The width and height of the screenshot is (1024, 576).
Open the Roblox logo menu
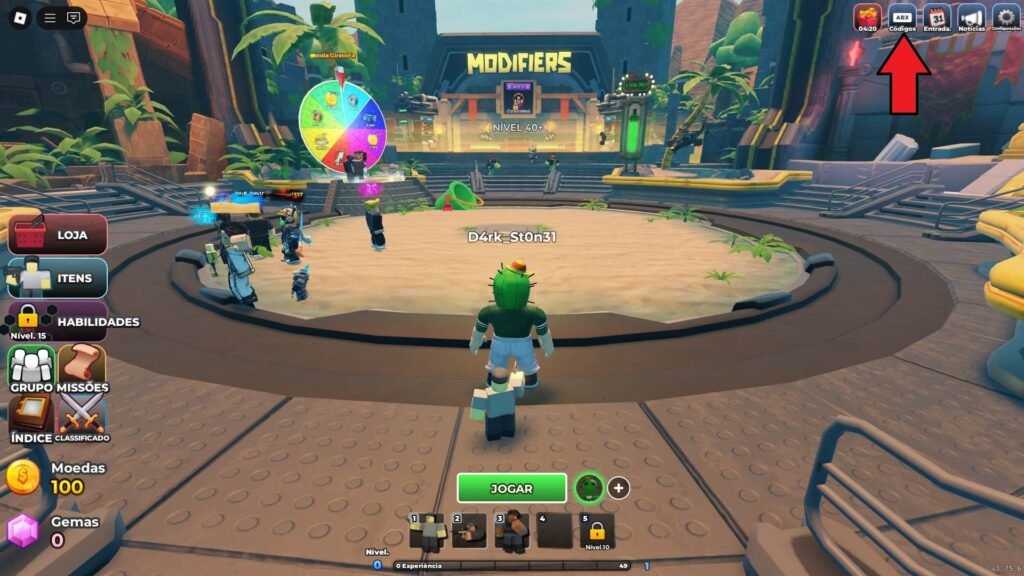click(18, 17)
